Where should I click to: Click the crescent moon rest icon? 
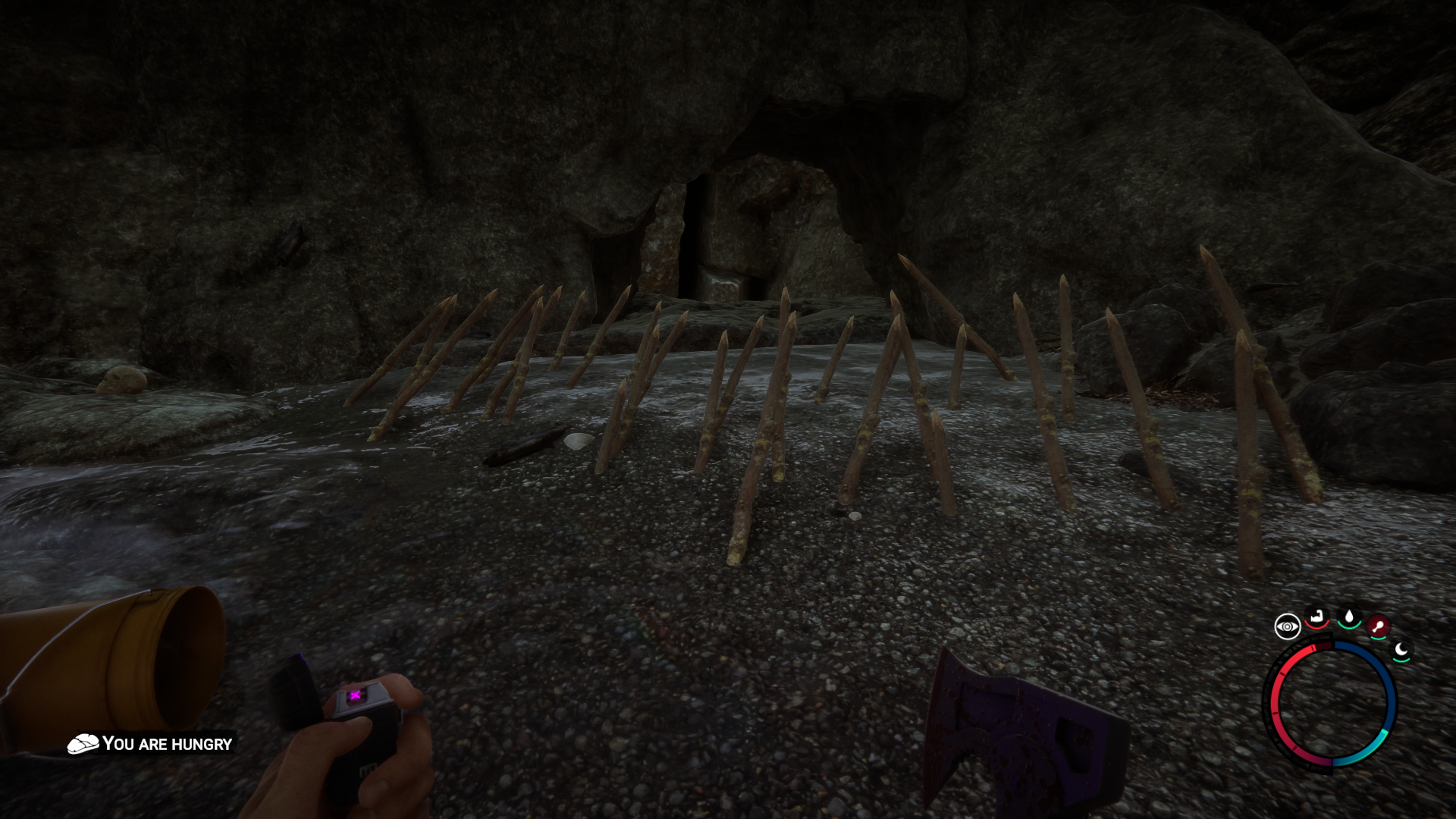1401,650
